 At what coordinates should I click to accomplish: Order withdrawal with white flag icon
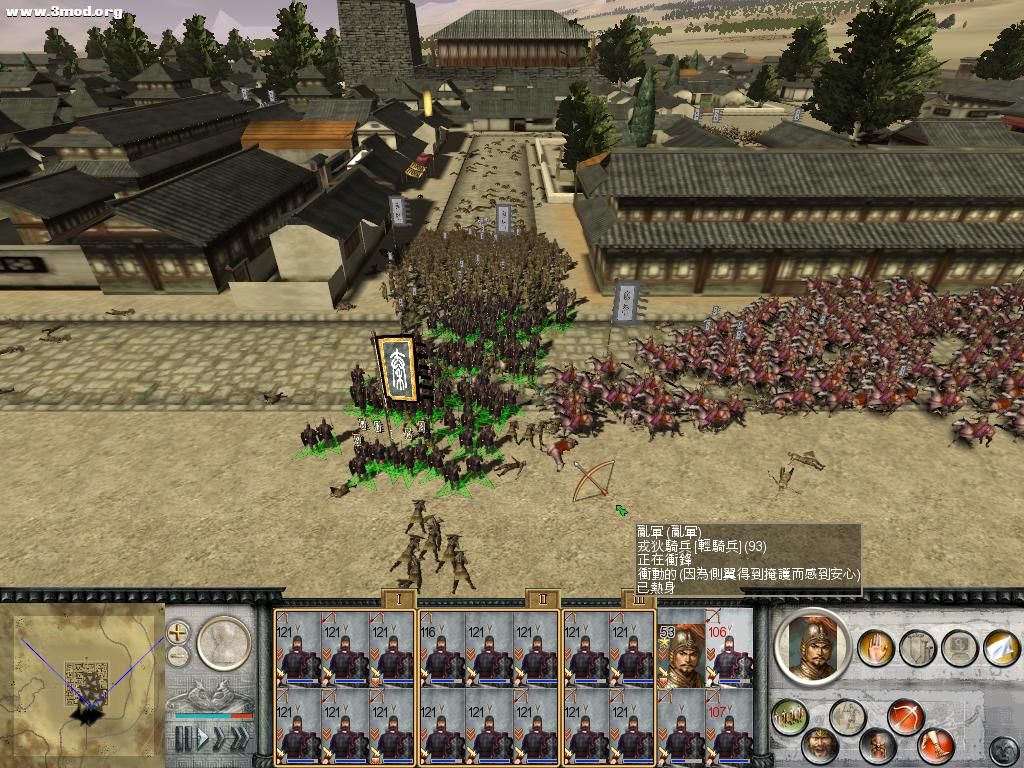point(1000,648)
